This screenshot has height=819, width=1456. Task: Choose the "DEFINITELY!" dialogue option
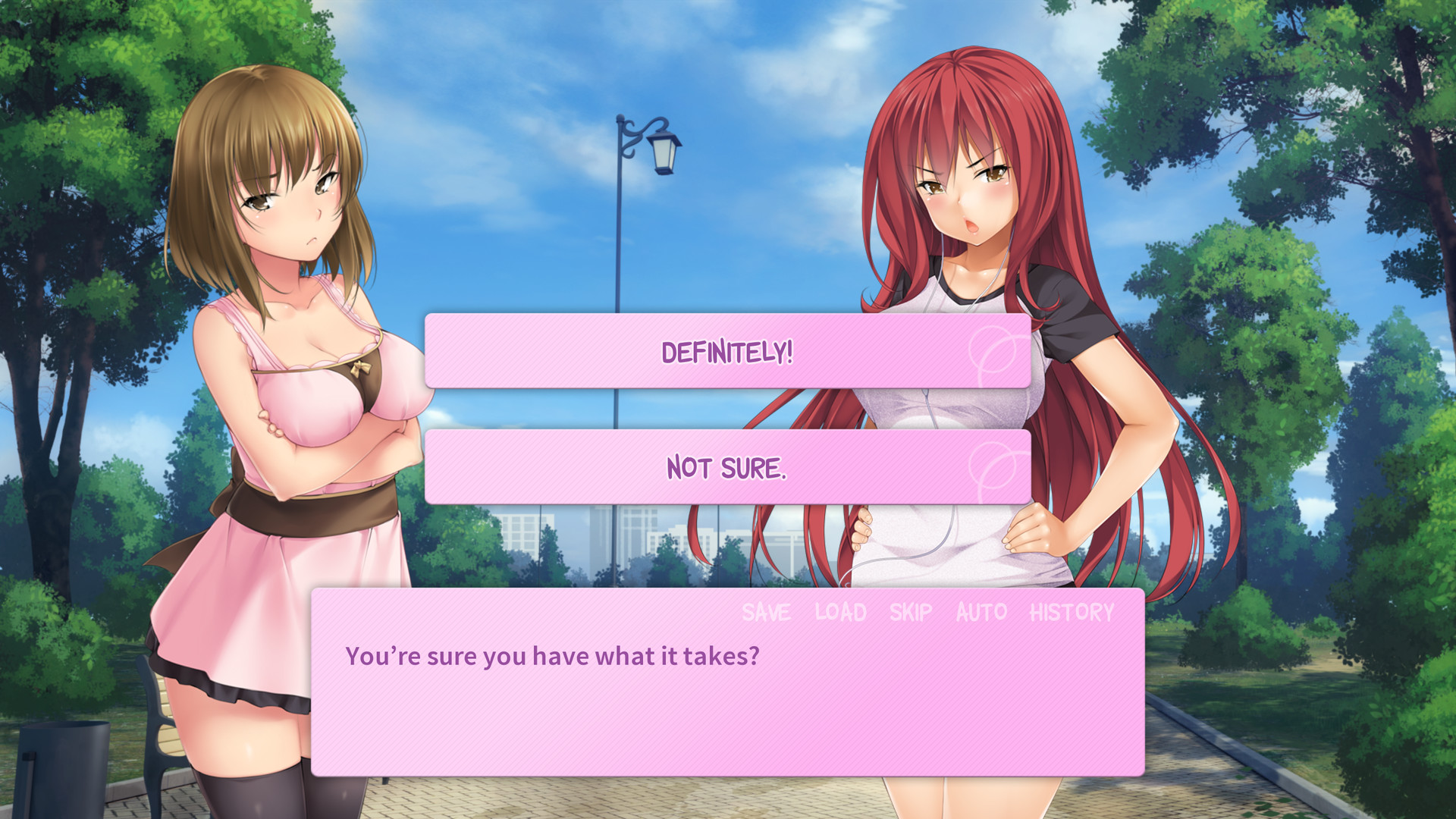(728, 350)
